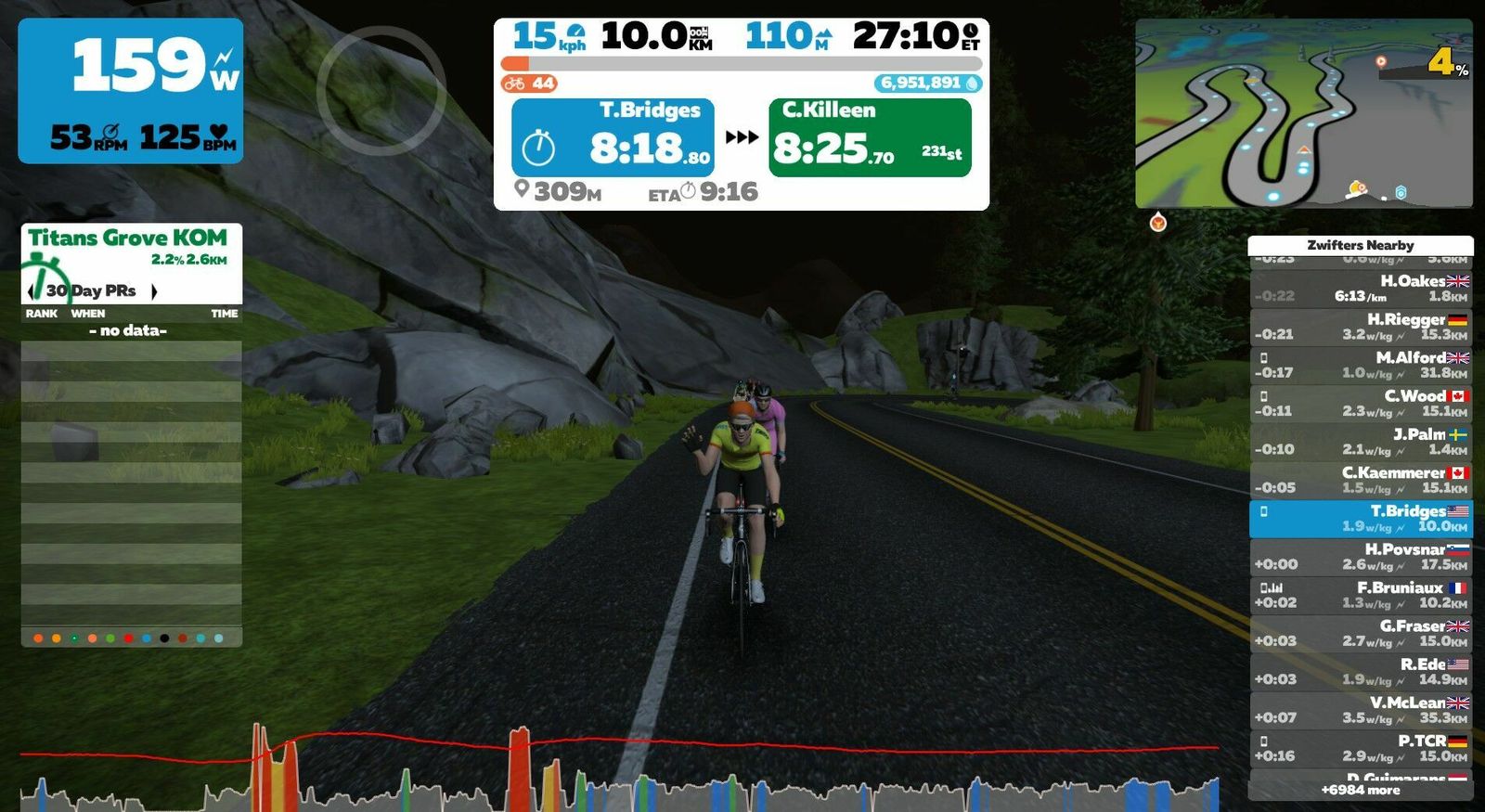Screen dimensions: 1485x812
Task: Choose H.Povsnar from nearby riders
Action: [1361, 557]
